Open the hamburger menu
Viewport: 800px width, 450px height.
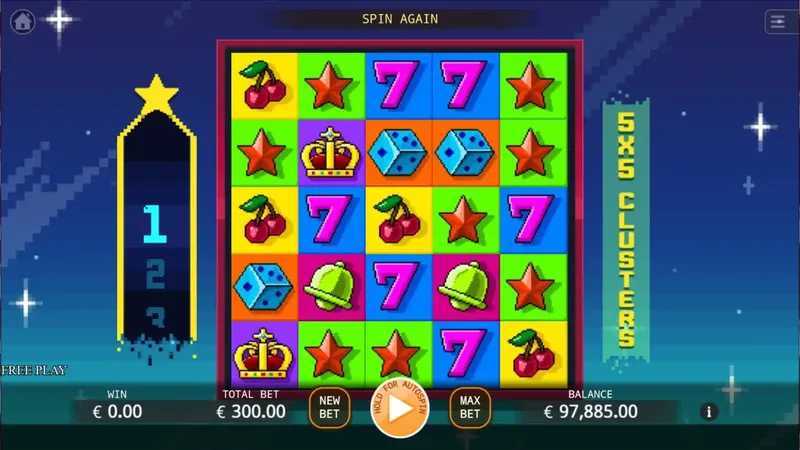tap(777, 21)
